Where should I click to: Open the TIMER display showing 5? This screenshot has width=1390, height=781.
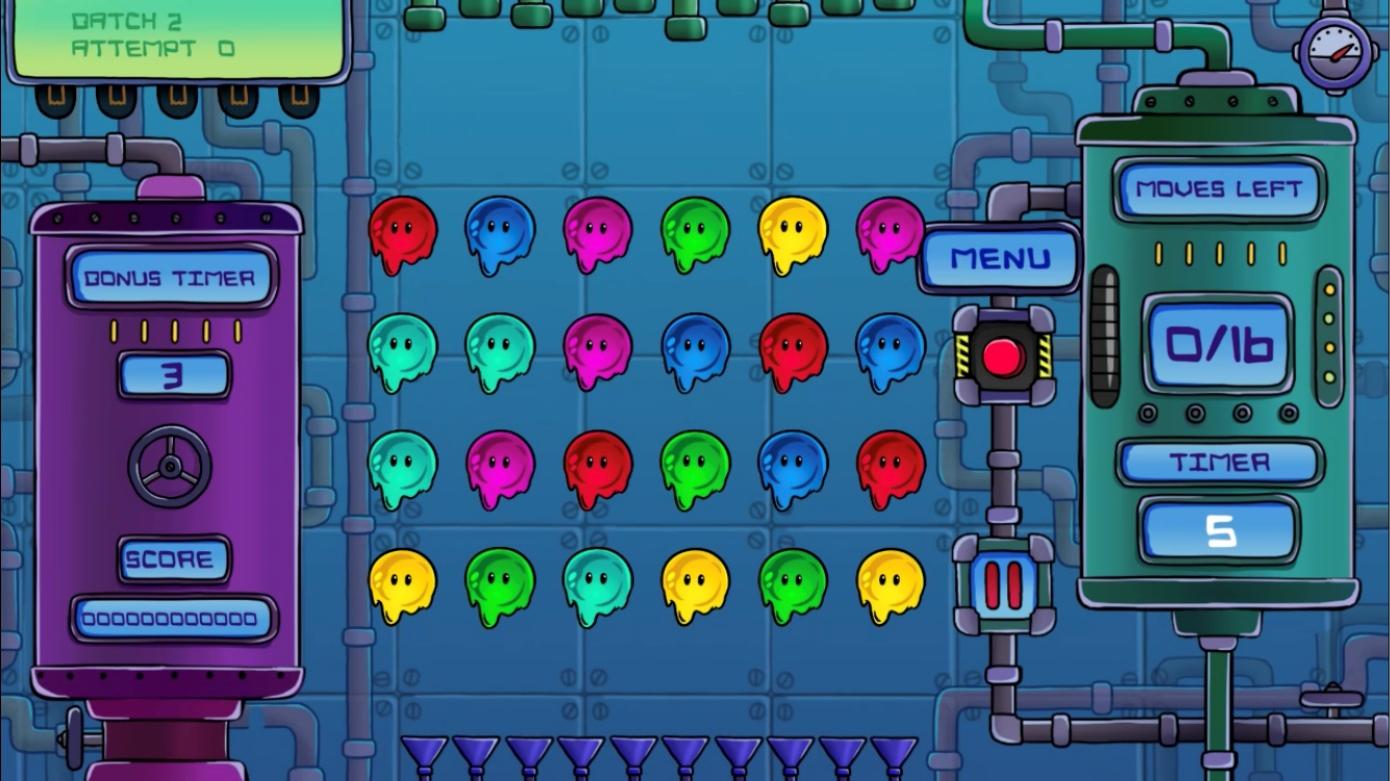[1218, 530]
